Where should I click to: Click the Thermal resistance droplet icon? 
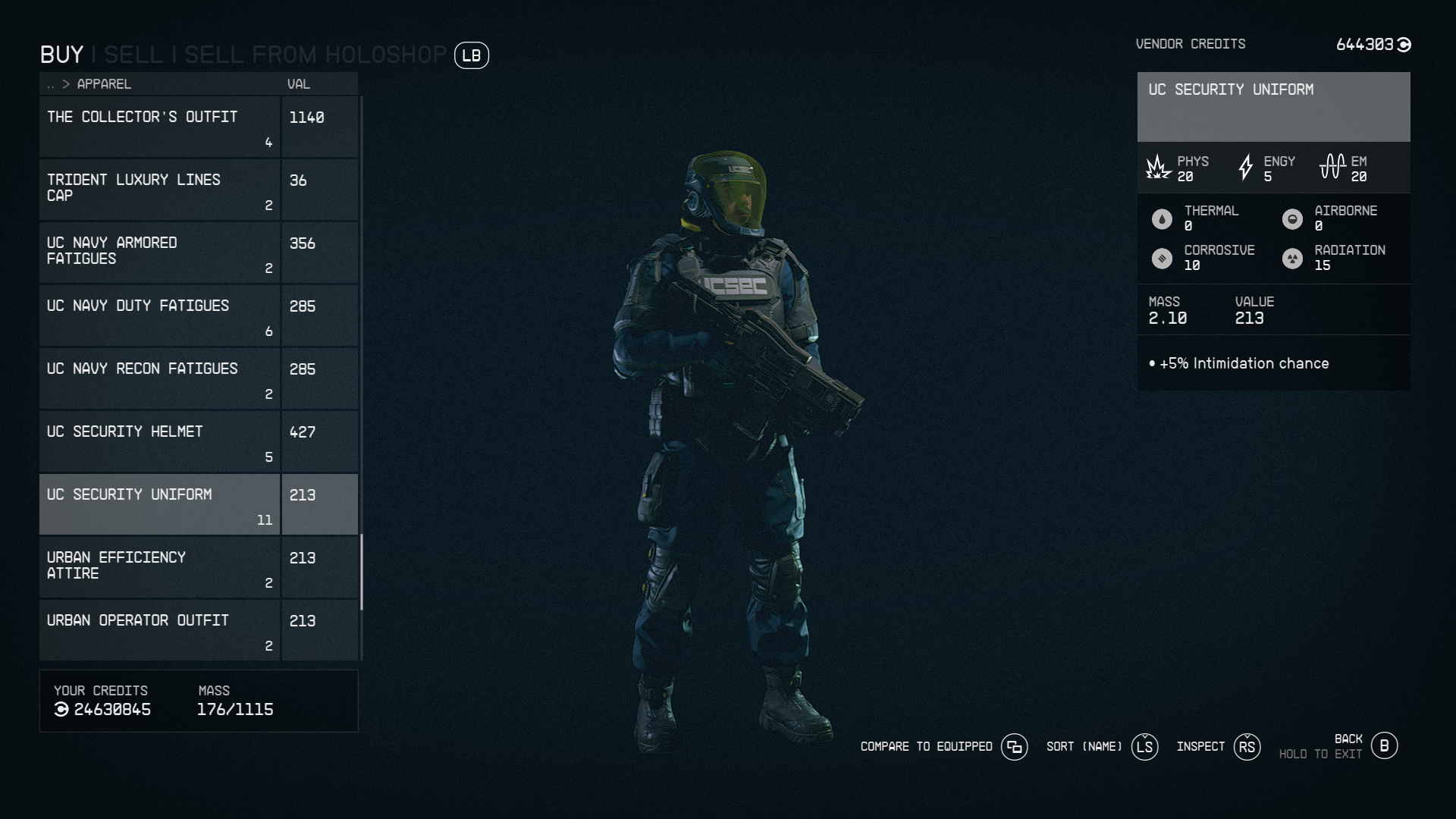pyautogui.click(x=1163, y=218)
